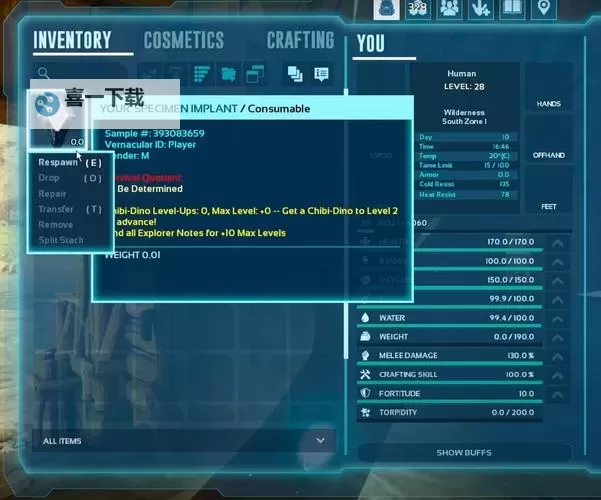Add a point to Weight

click(558, 337)
